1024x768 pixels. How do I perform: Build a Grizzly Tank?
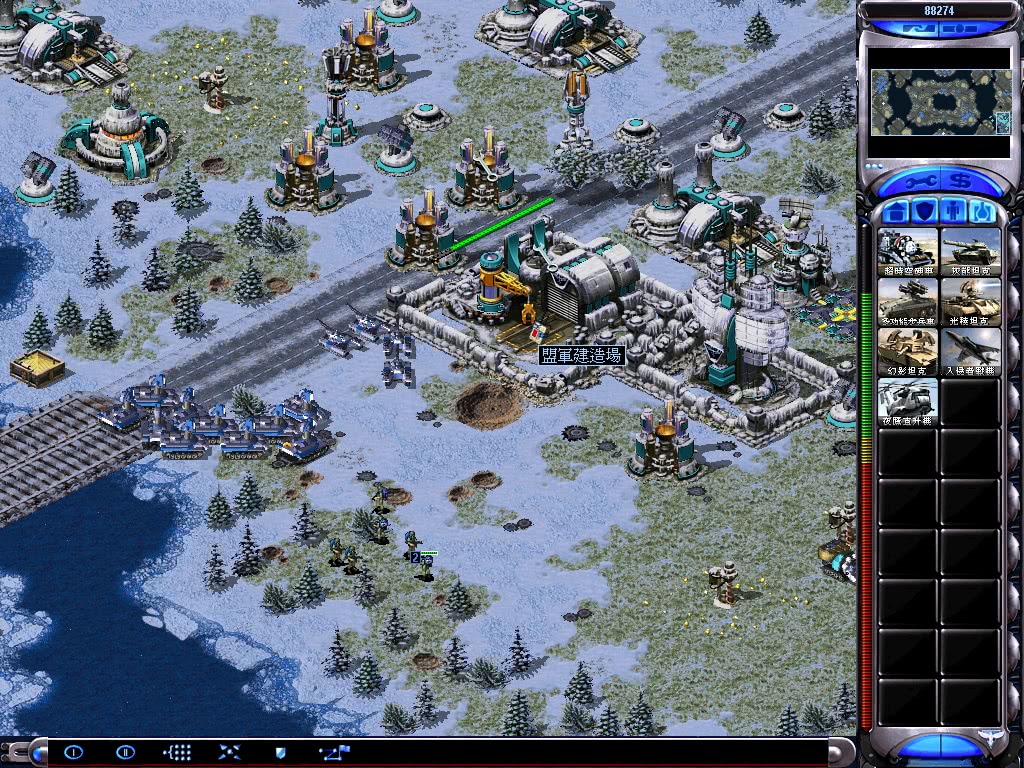(970, 252)
